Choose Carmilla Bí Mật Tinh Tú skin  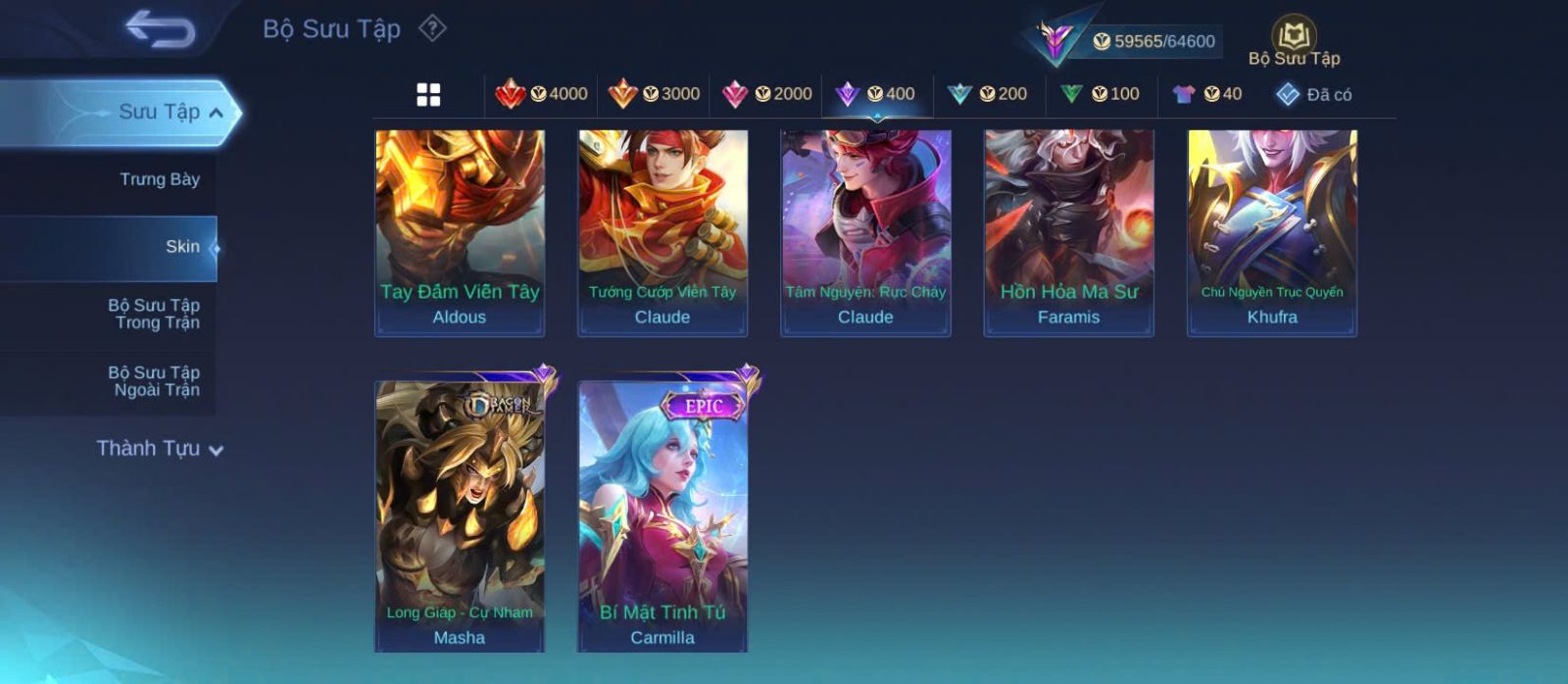tap(662, 514)
